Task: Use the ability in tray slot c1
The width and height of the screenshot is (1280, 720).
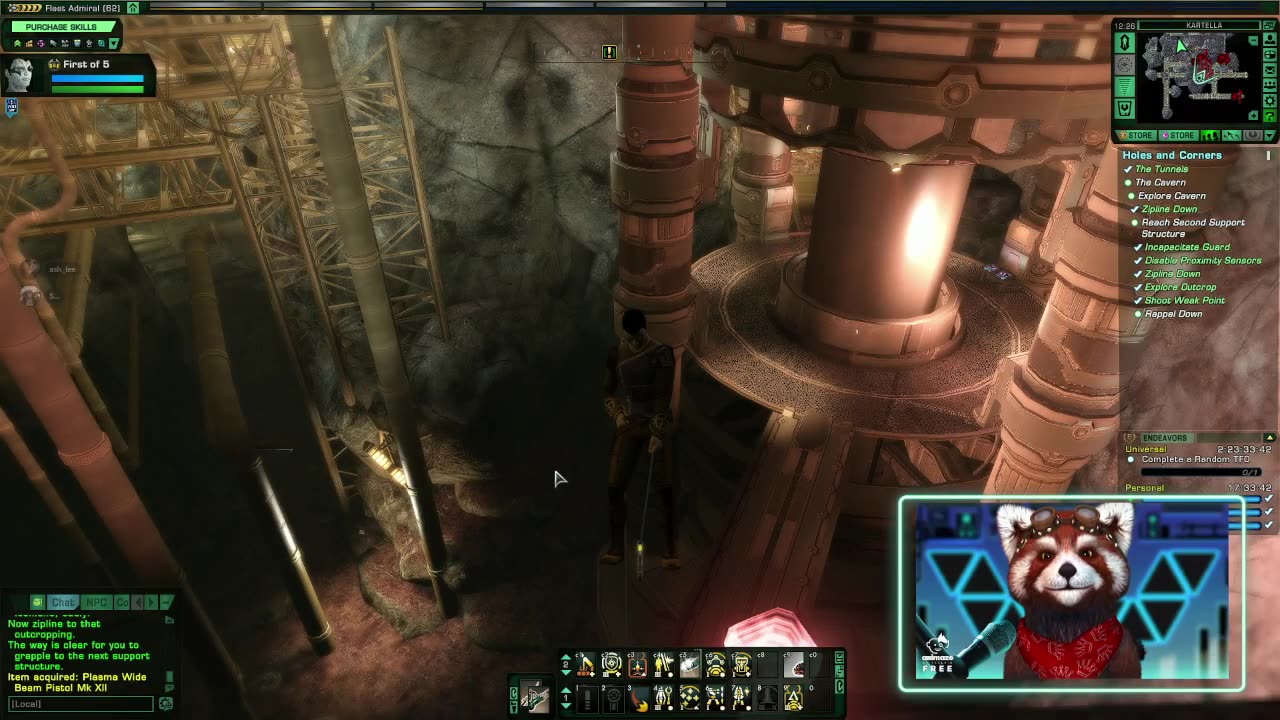Action: (x=586, y=664)
